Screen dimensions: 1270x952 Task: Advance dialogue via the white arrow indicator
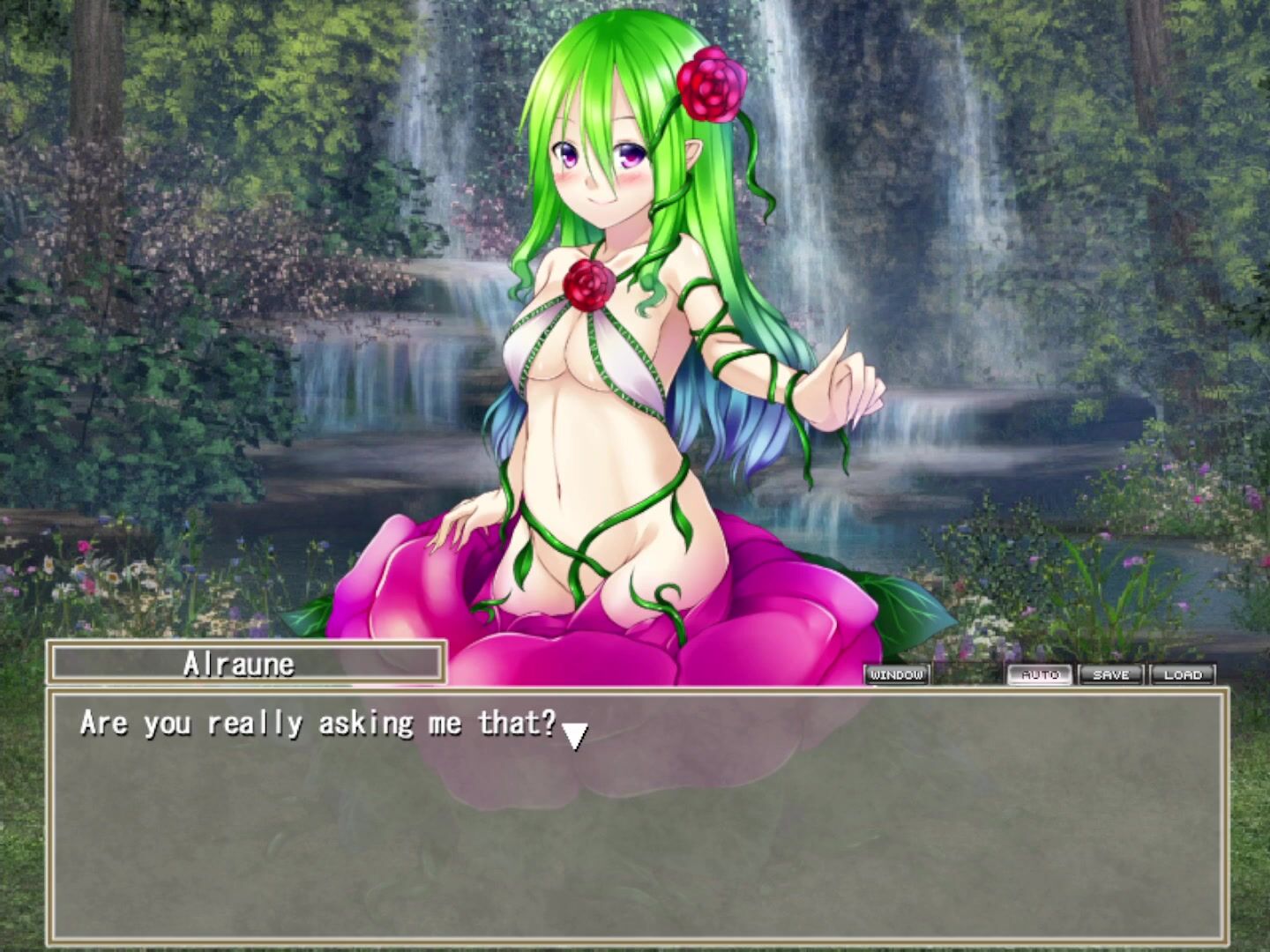click(575, 735)
